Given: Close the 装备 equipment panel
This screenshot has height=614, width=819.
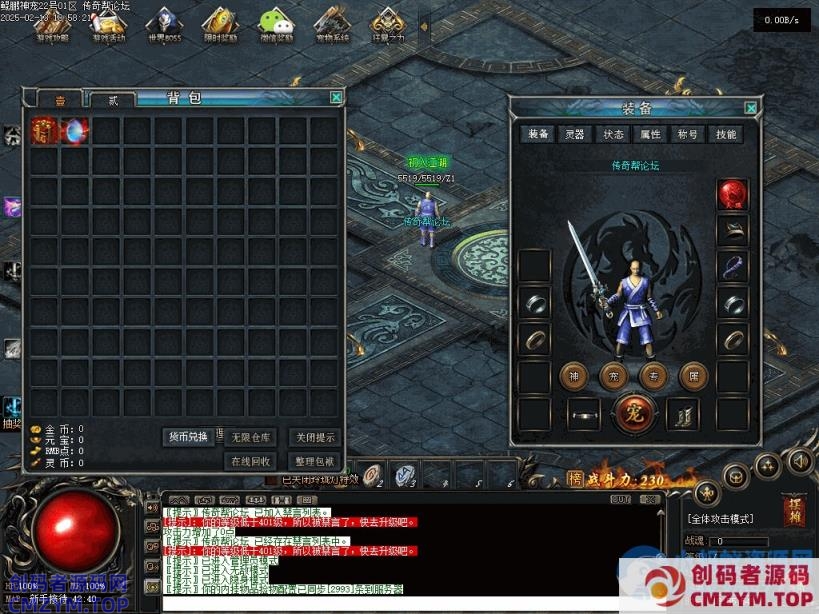Looking at the screenshot, I should (750, 108).
